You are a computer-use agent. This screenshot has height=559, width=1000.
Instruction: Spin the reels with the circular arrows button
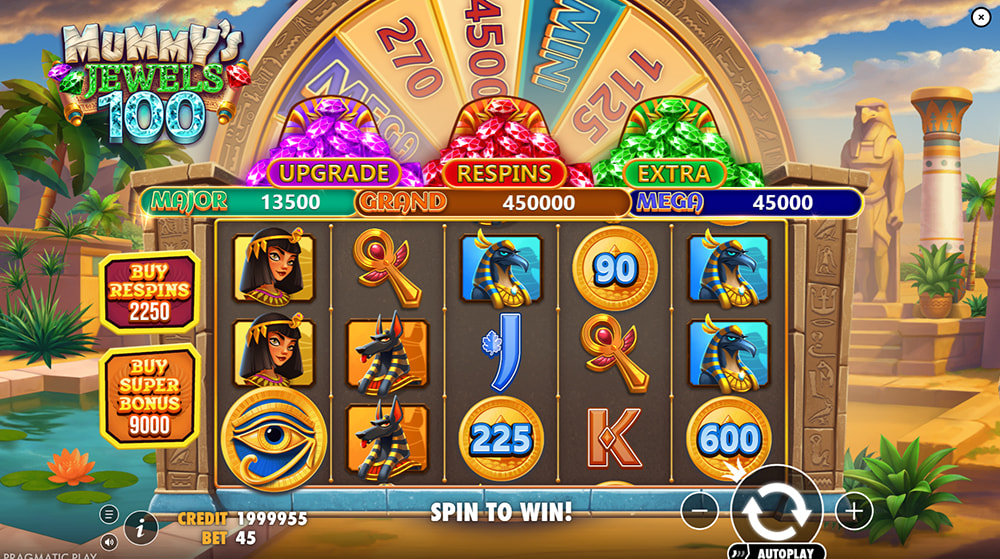777,510
